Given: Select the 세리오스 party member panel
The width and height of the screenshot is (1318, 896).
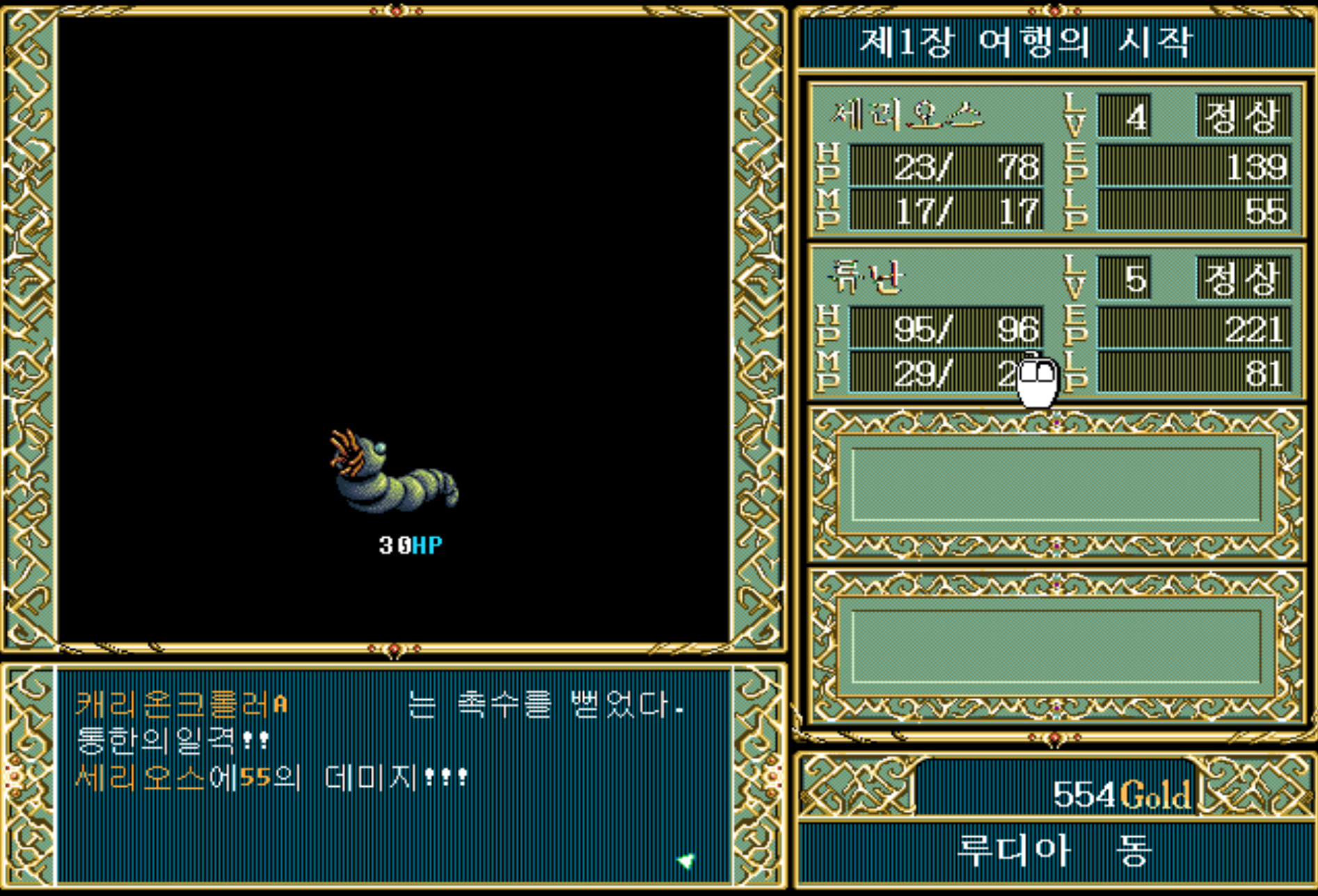Looking at the screenshot, I should coord(1055,161).
